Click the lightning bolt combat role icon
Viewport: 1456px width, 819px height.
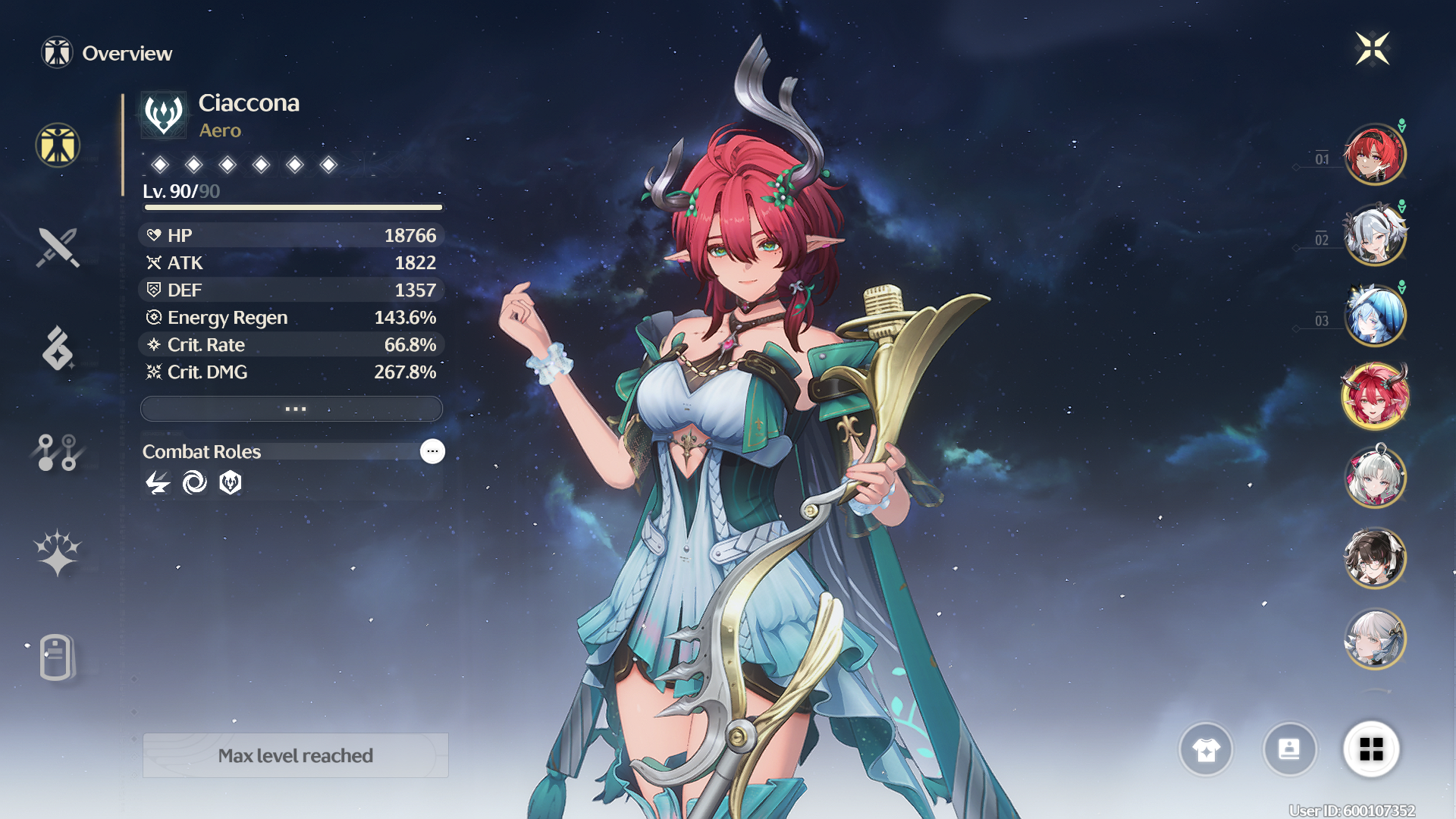158,482
